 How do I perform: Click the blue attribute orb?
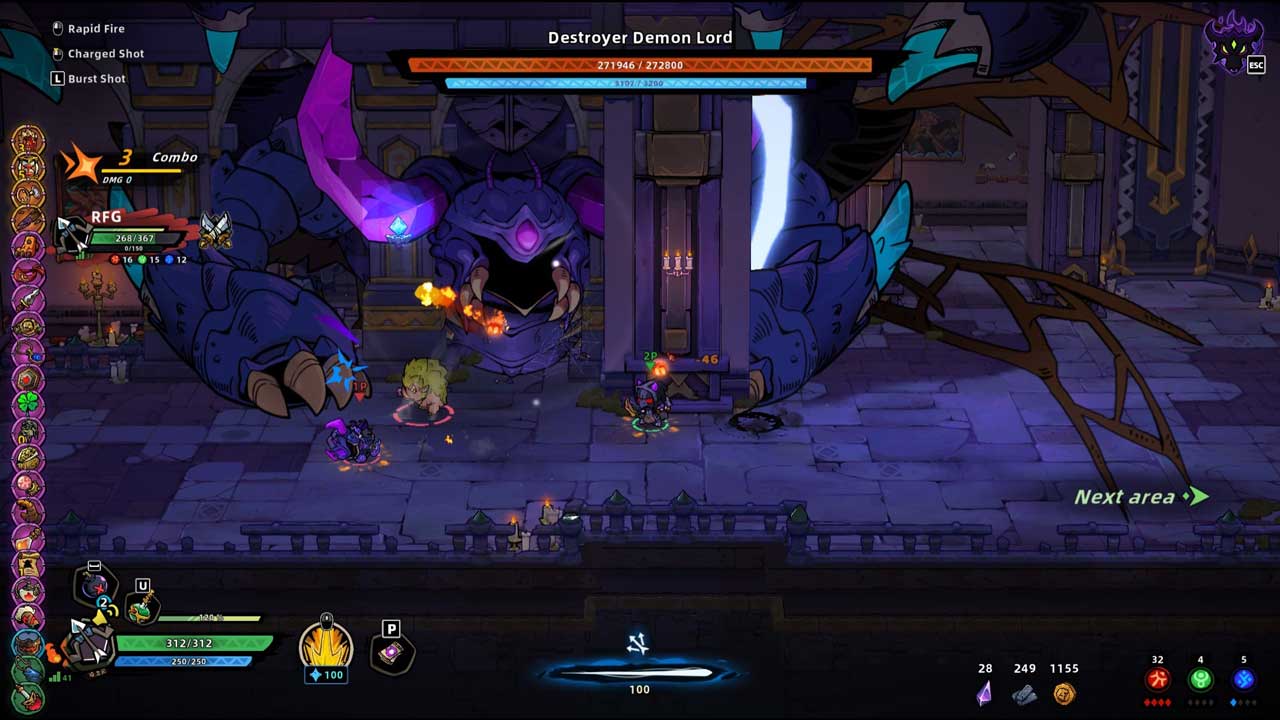pos(1244,680)
